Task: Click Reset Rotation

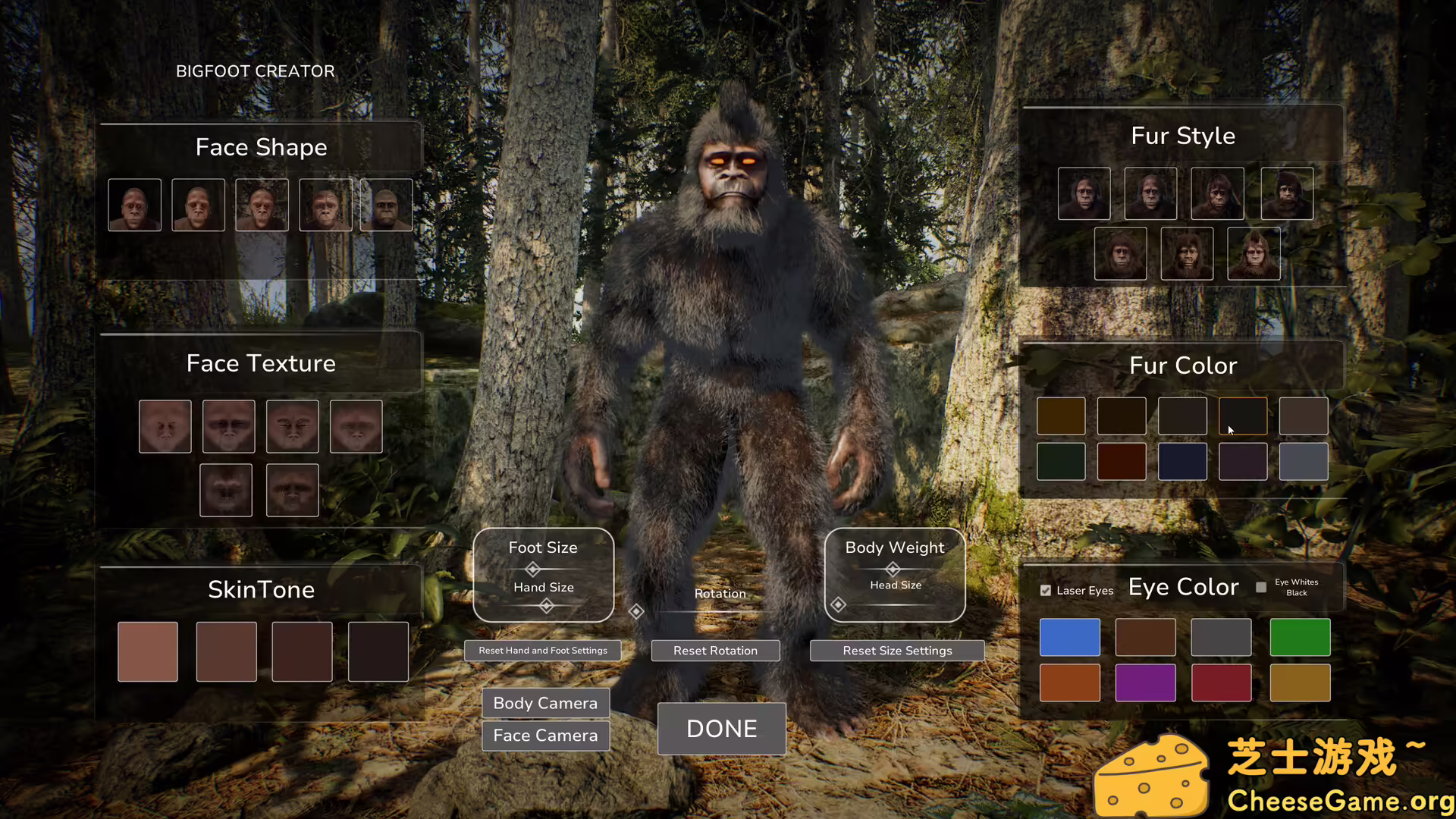Action: point(714,650)
